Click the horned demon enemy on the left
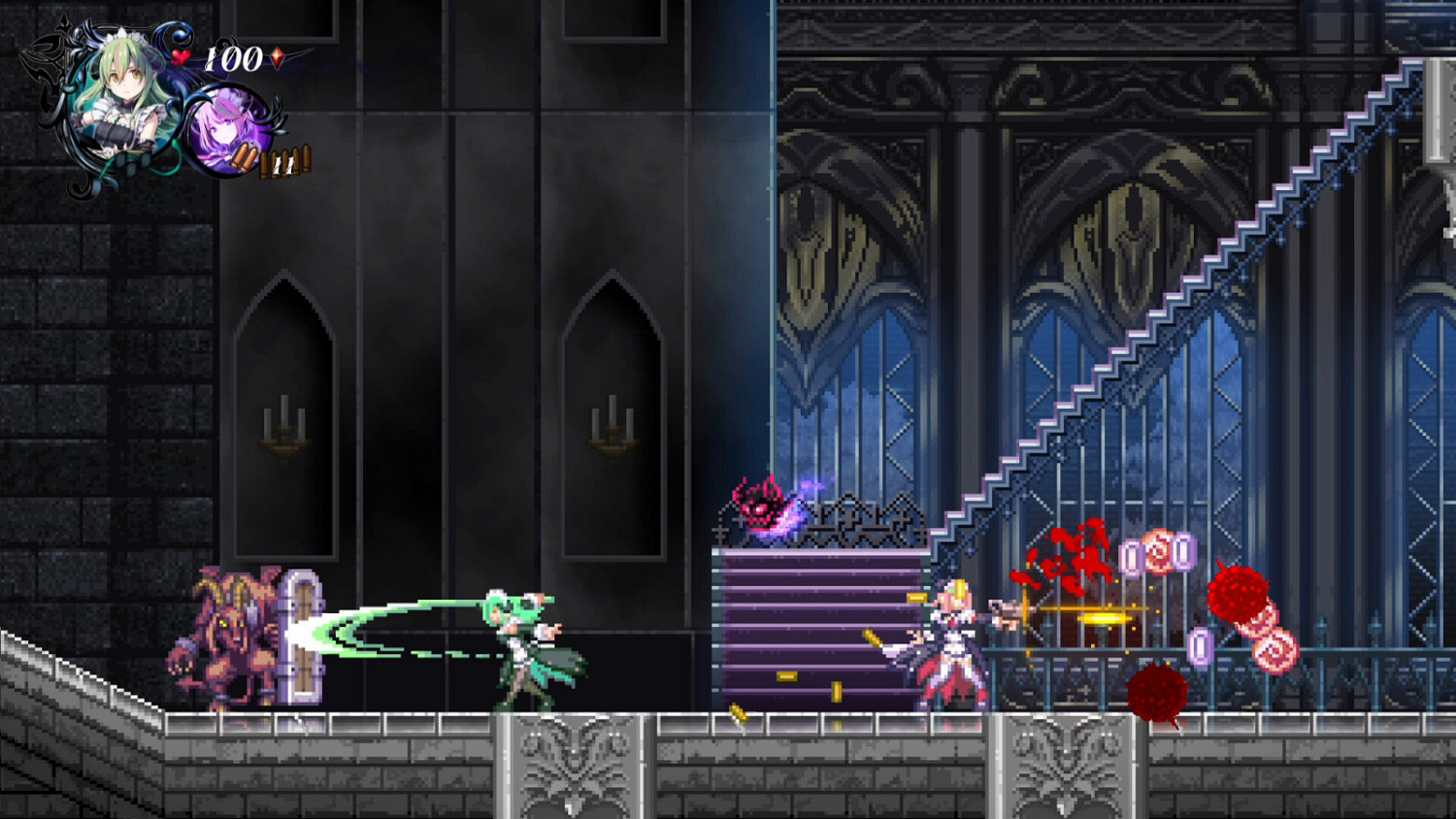This screenshot has height=819, width=1456. (228, 636)
